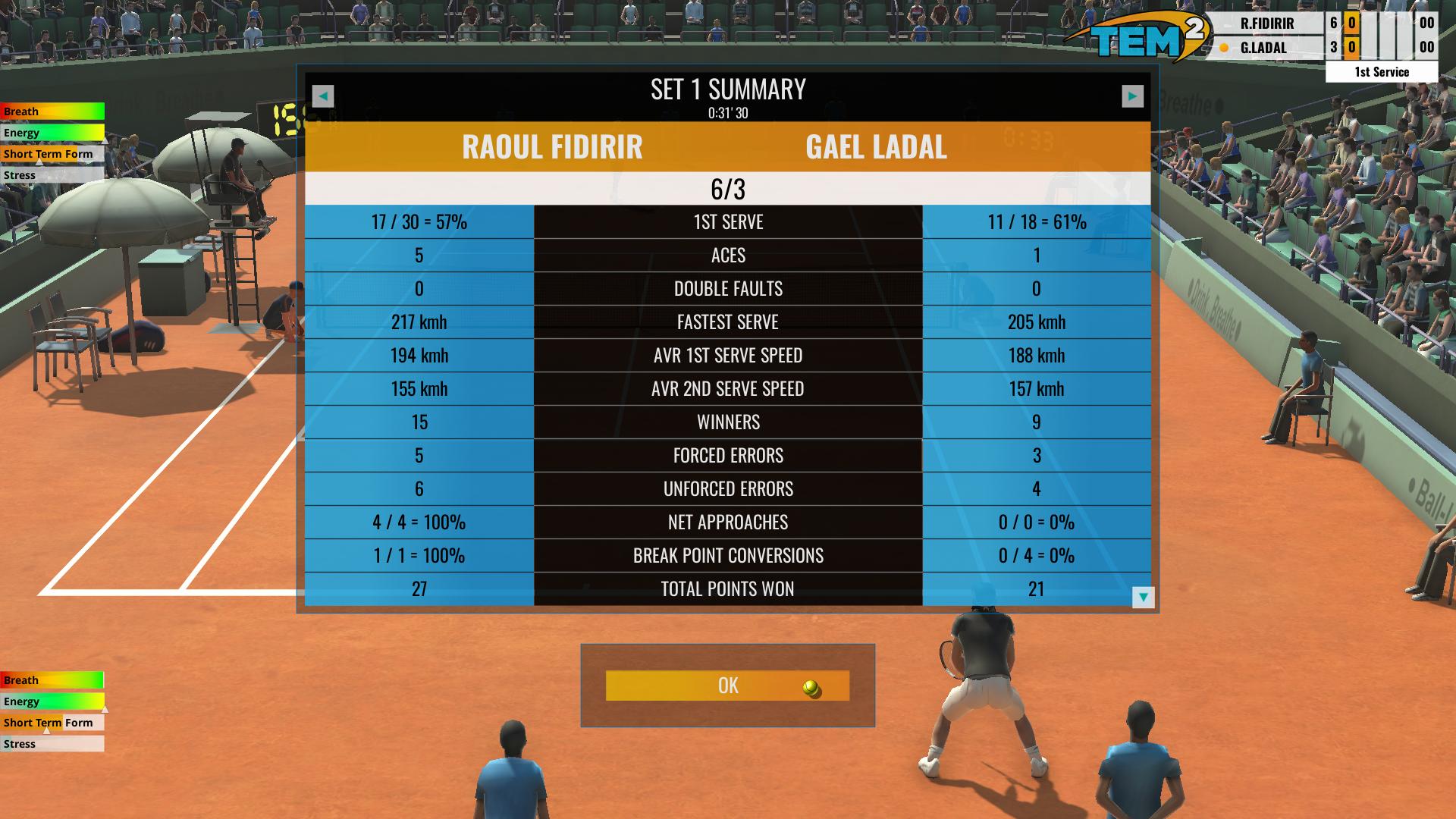The height and width of the screenshot is (819, 1456).
Task: Click the serve indicator ball next to G.LADAL
Action: (1223, 49)
